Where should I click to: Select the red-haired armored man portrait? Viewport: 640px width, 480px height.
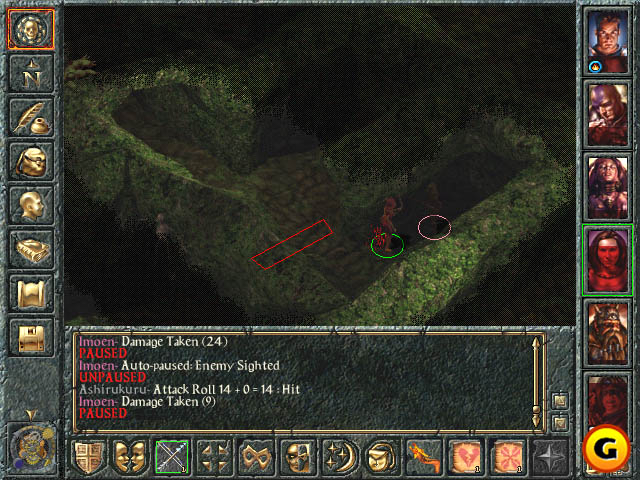tap(608, 41)
